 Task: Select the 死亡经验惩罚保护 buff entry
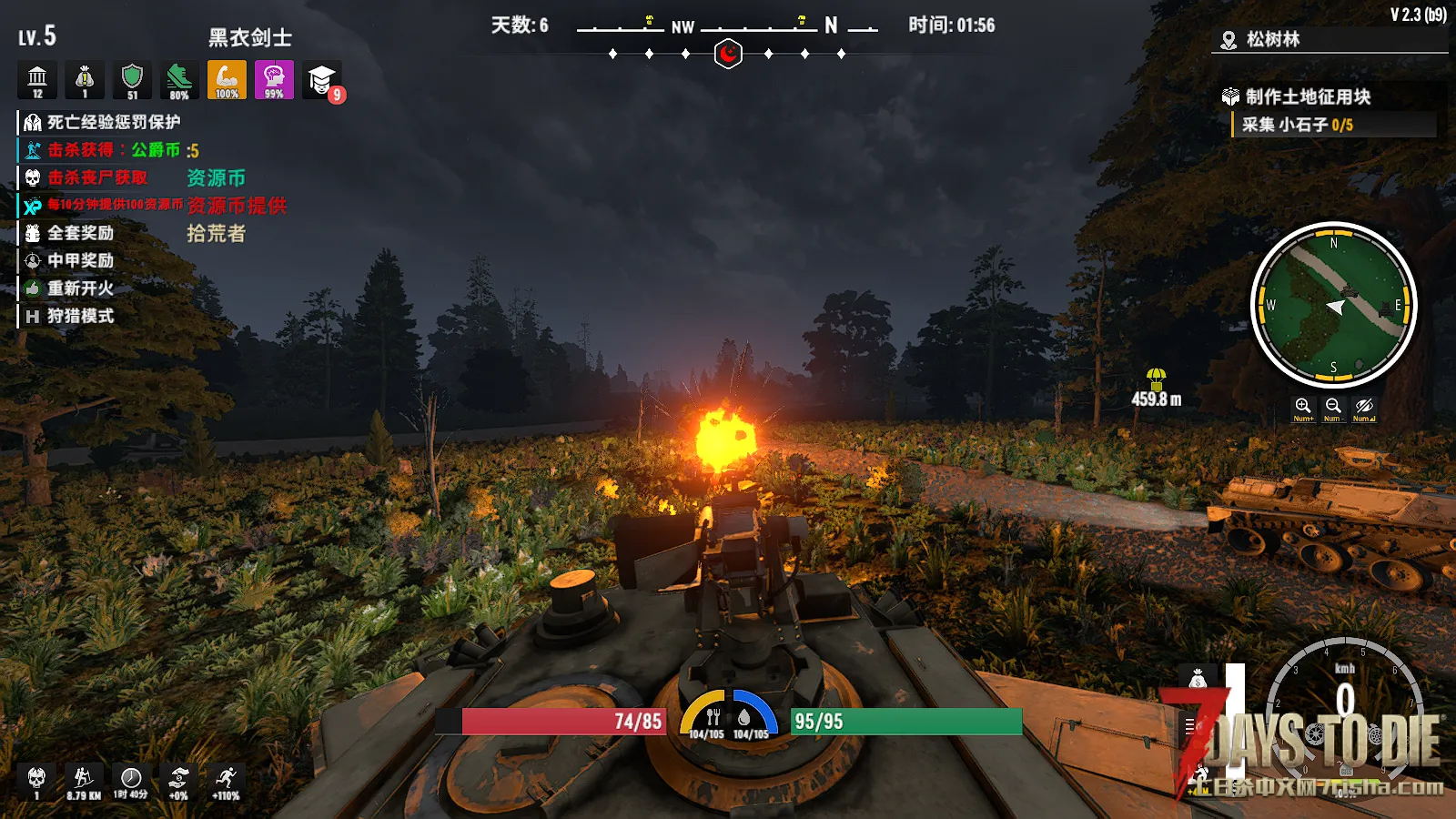tap(102, 122)
